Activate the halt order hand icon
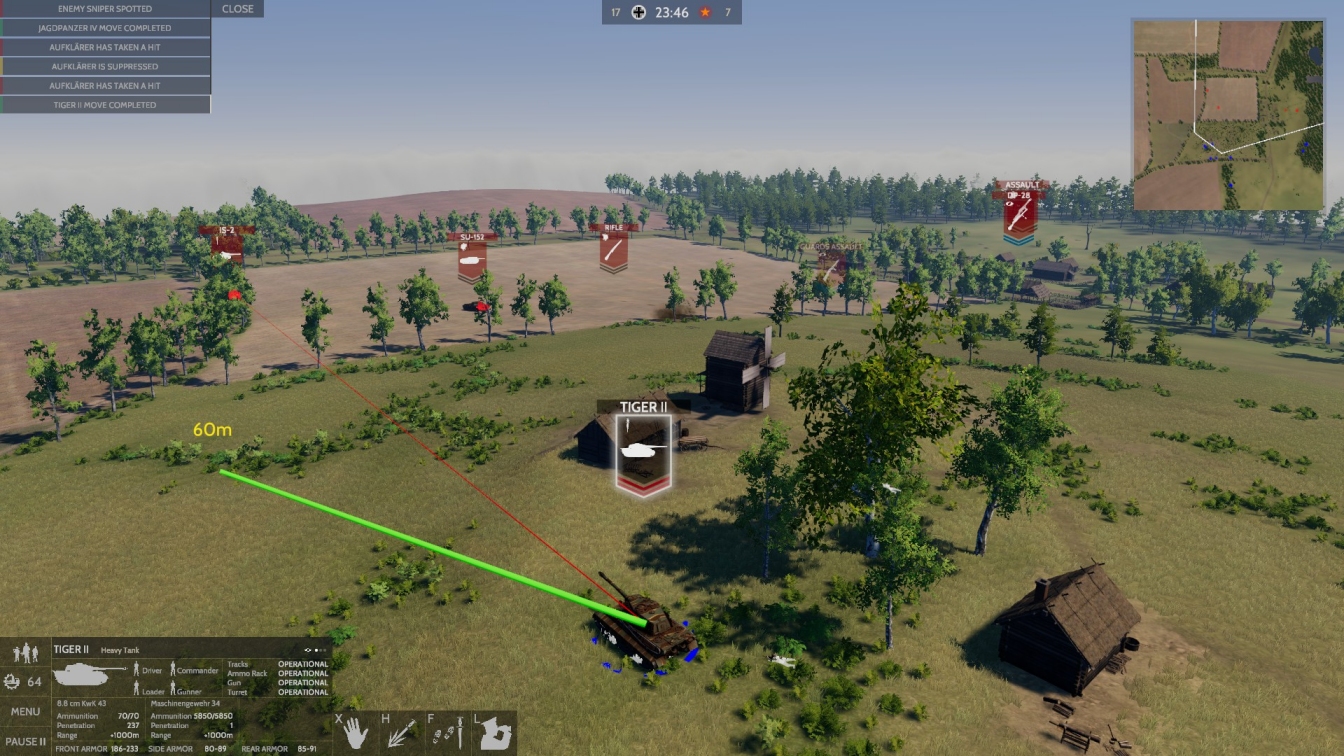1344x756 pixels. coord(356,734)
